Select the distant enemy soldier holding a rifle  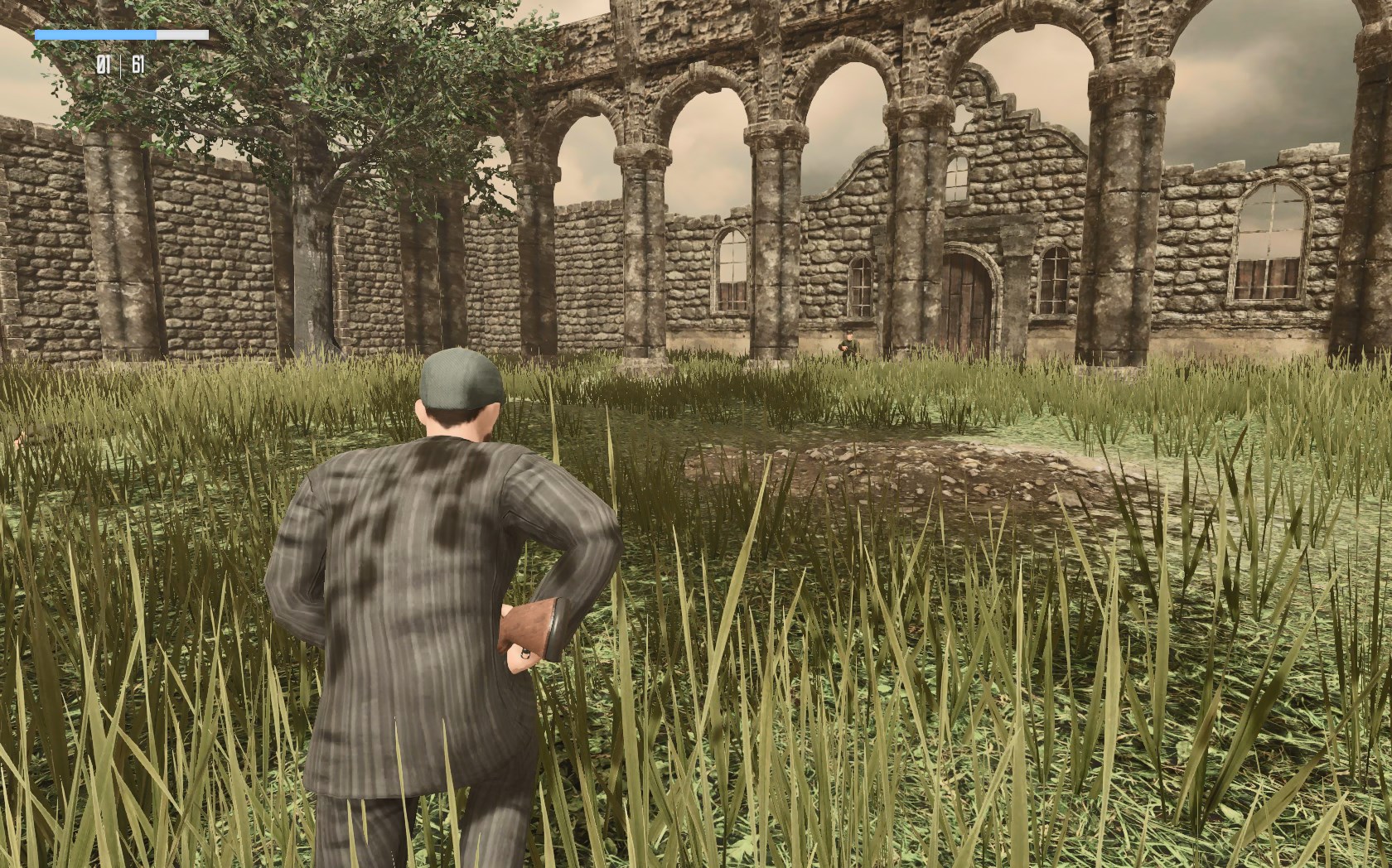849,341
